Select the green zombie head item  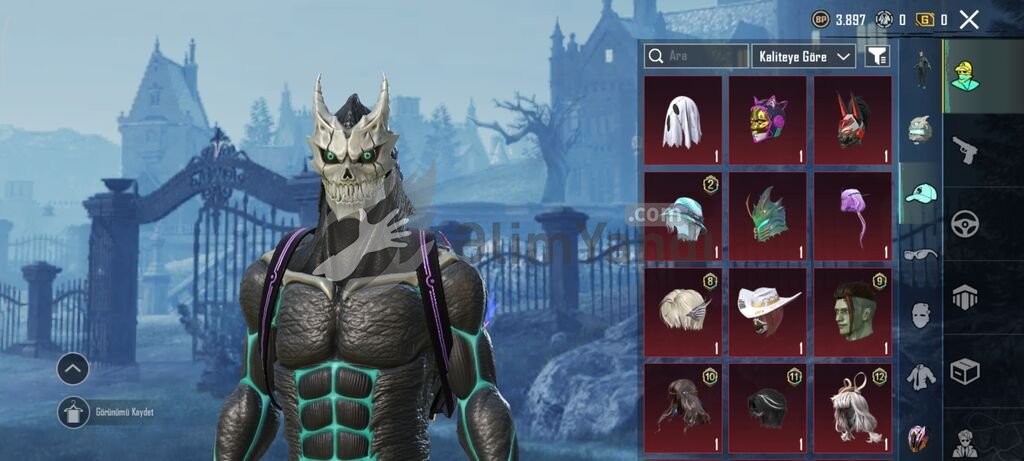tap(852, 313)
